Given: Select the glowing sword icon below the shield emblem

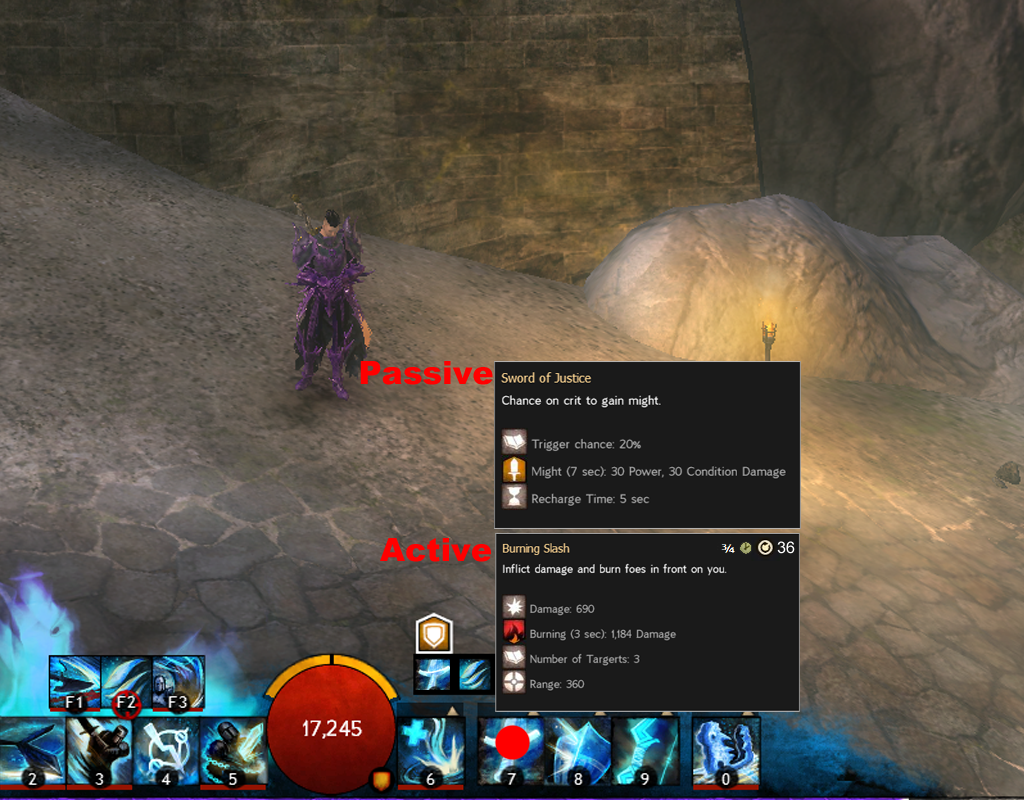Looking at the screenshot, I should click(432, 674).
